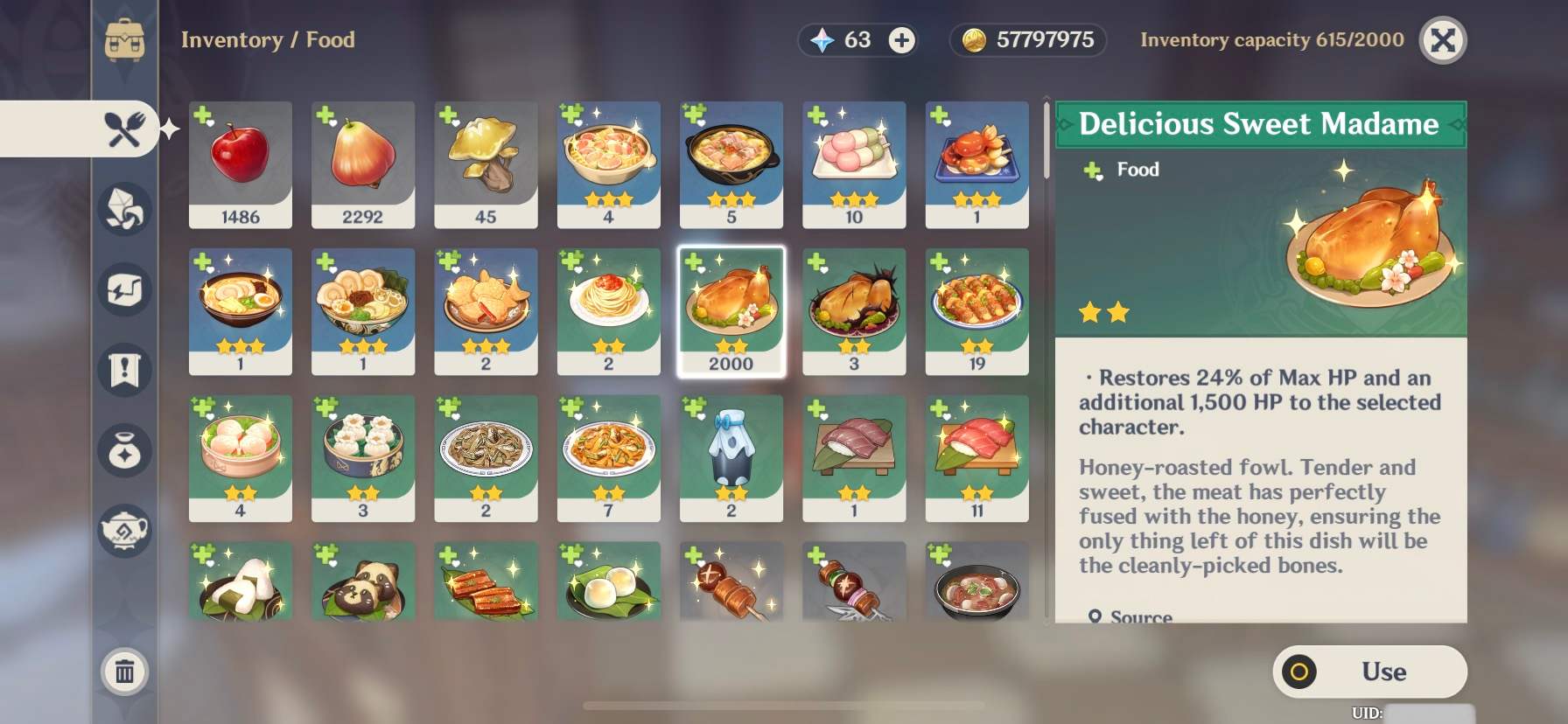Switch focus to the Inventory / Food breadcrumb
This screenshot has width=1568, height=724.
pyautogui.click(x=268, y=40)
